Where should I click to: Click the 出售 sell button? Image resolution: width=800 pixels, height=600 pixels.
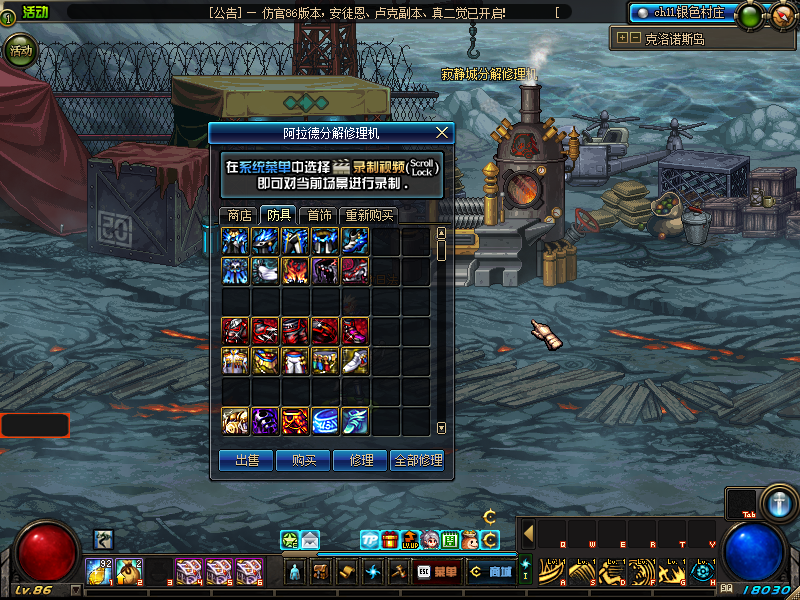click(x=246, y=460)
